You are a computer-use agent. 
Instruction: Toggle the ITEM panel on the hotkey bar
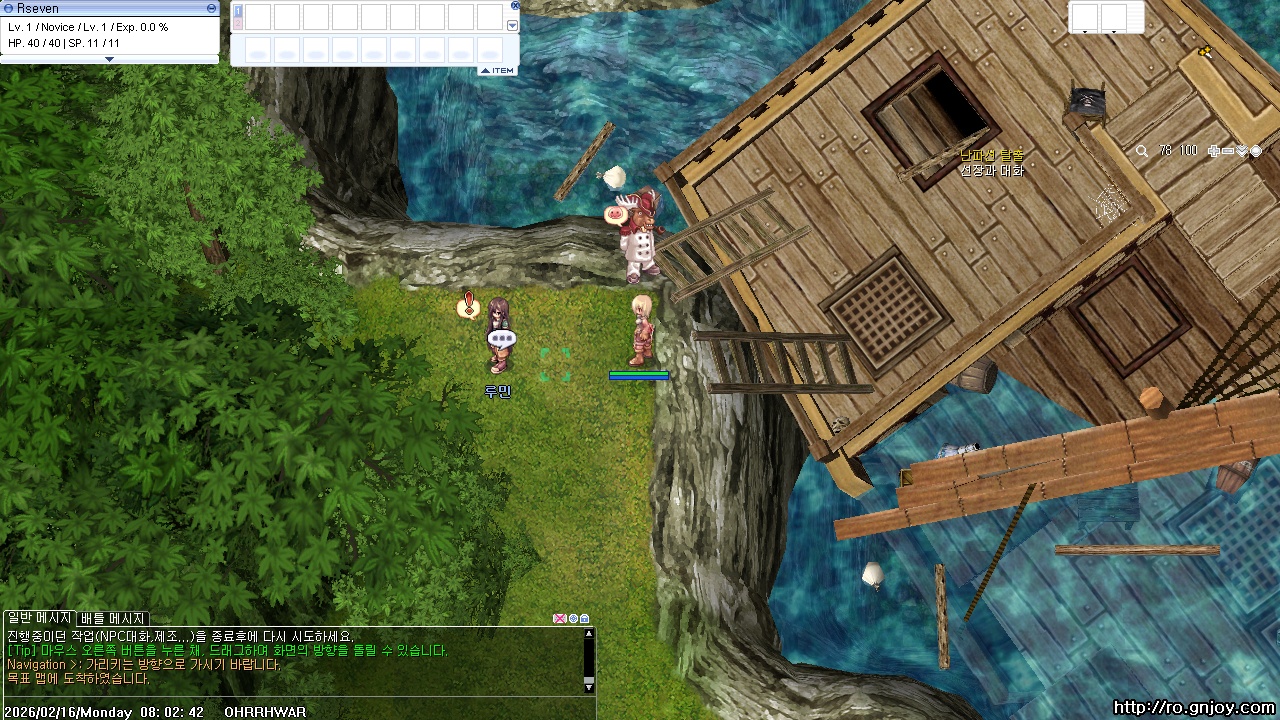tap(497, 70)
